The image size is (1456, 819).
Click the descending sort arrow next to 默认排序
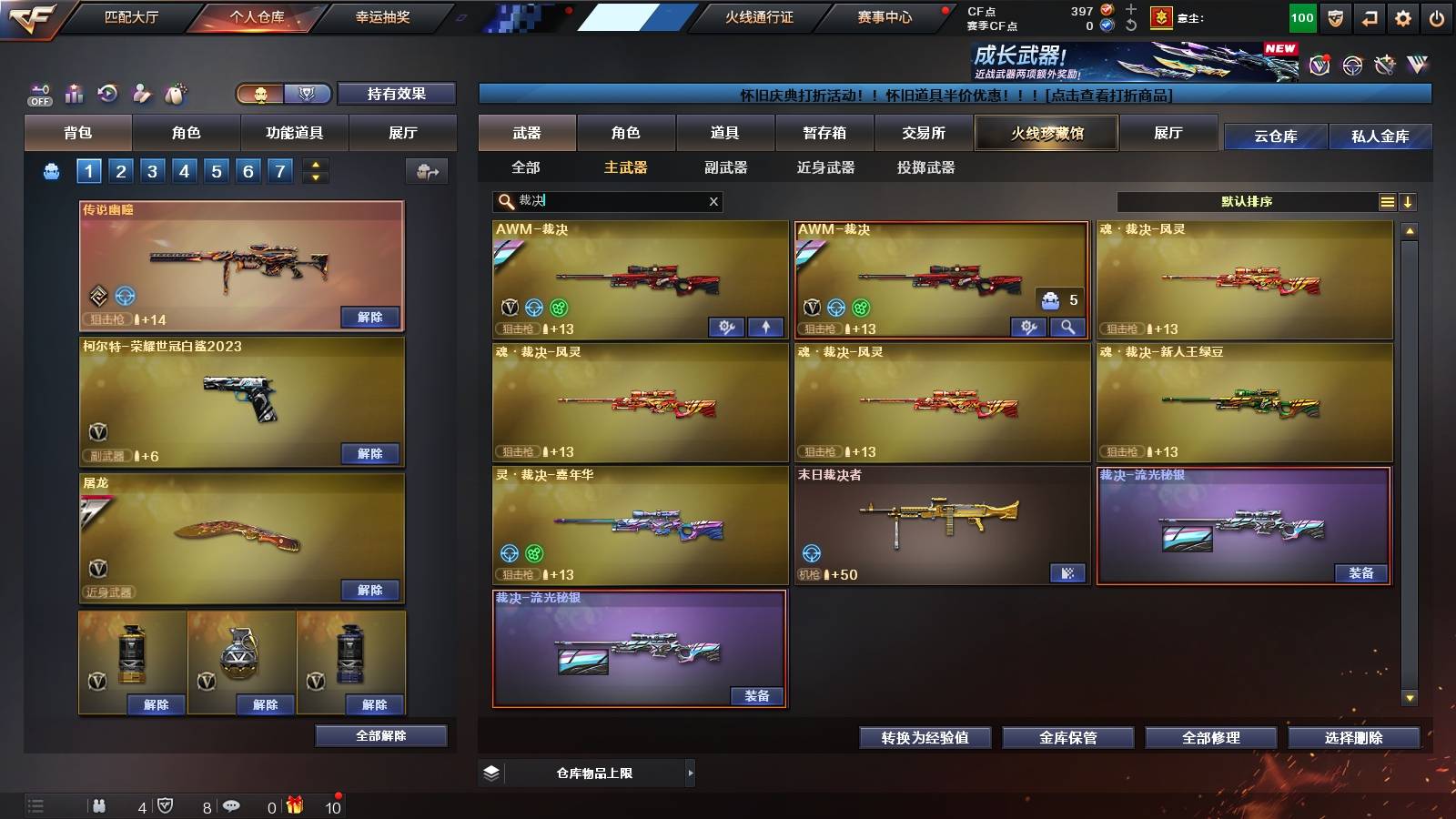[1410, 201]
